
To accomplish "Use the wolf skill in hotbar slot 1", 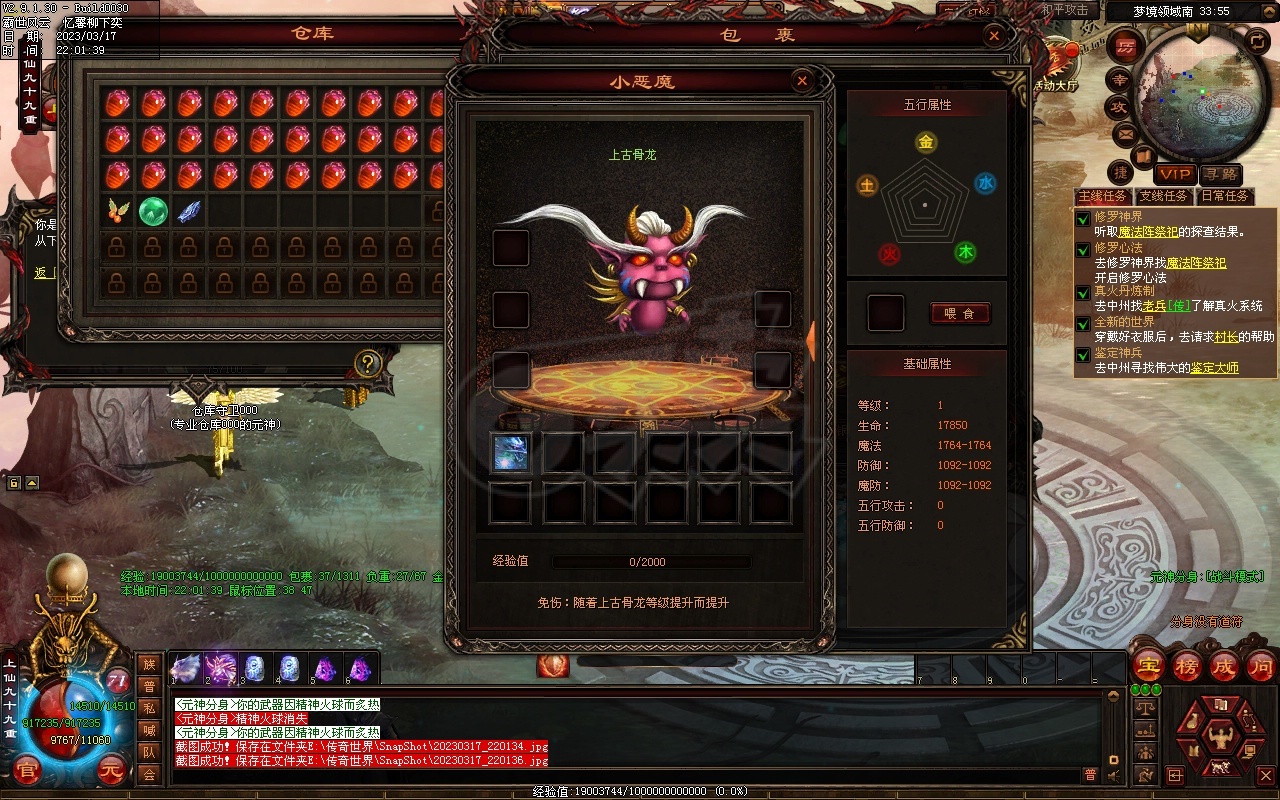I will [185, 668].
